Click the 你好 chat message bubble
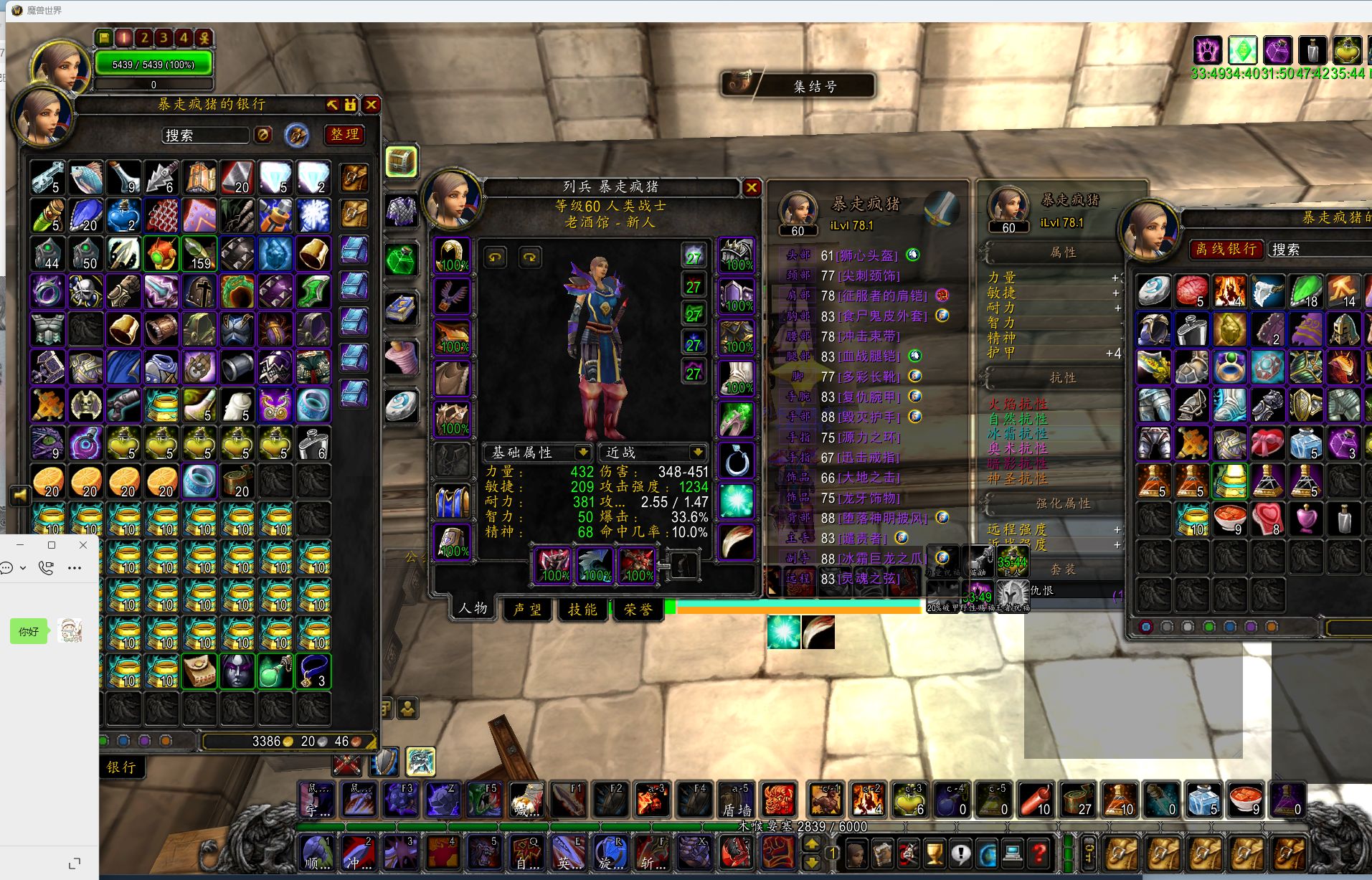1372x880 pixels. 29,632
